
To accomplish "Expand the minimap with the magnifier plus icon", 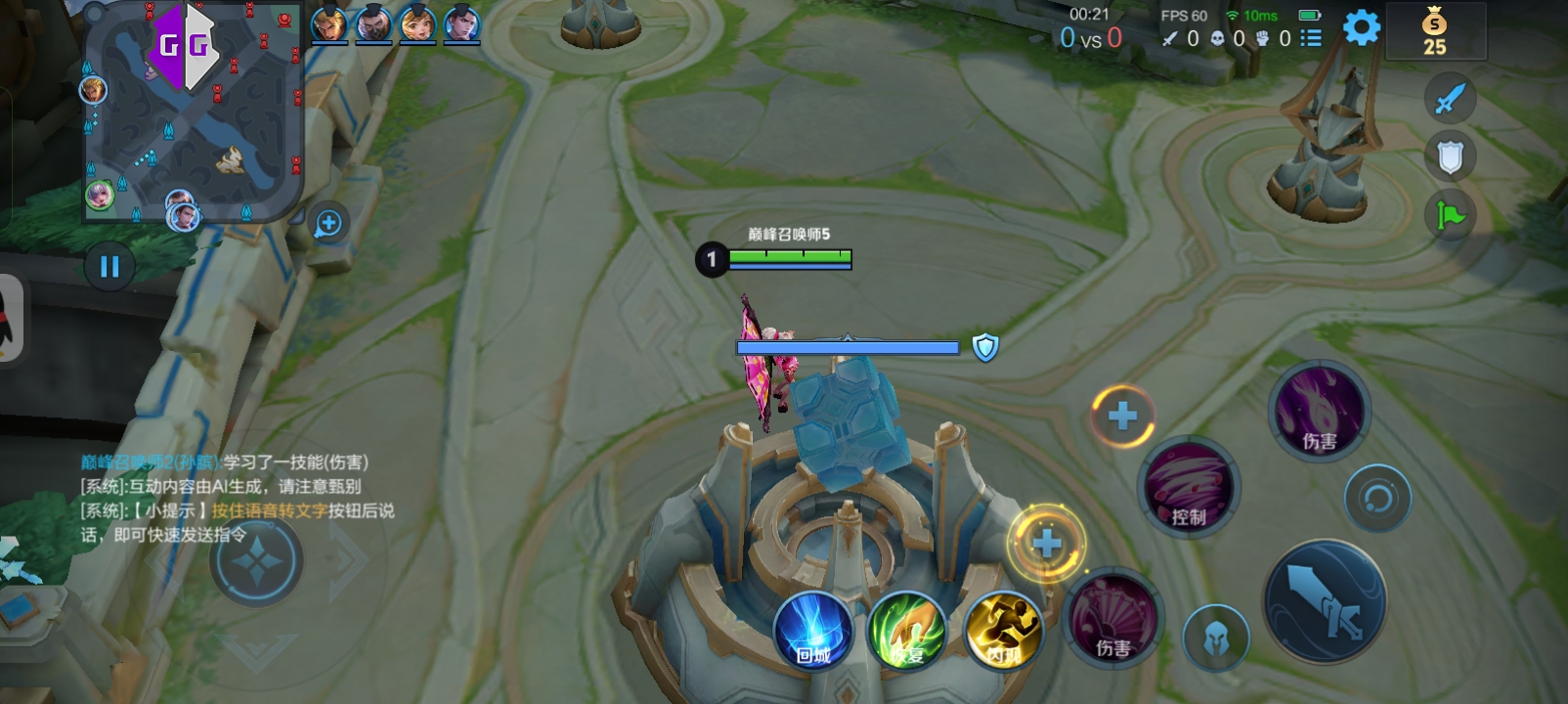I will coord(328,224).
